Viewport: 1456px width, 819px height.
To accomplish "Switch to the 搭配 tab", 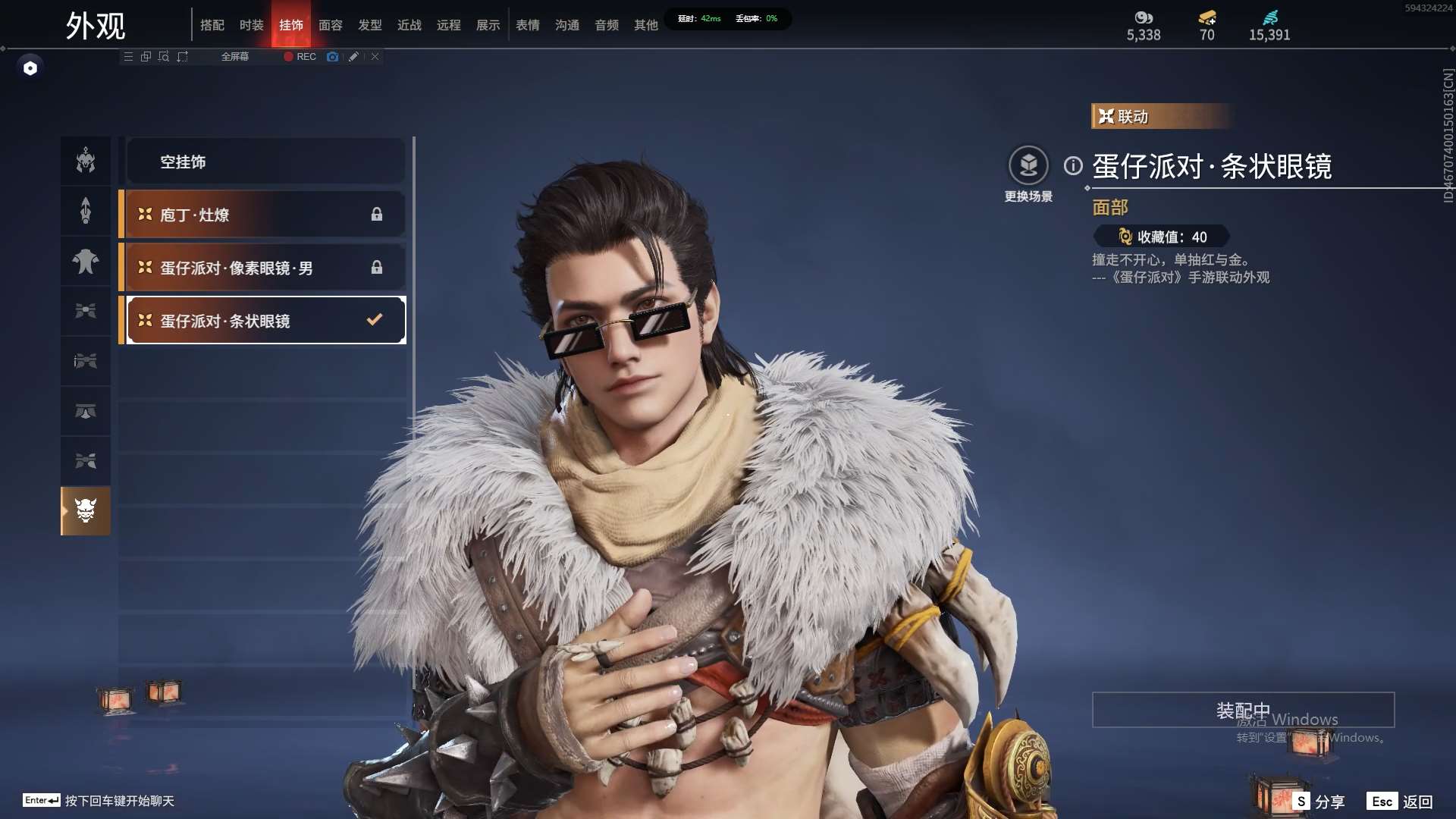I will (x=212, y=25).
